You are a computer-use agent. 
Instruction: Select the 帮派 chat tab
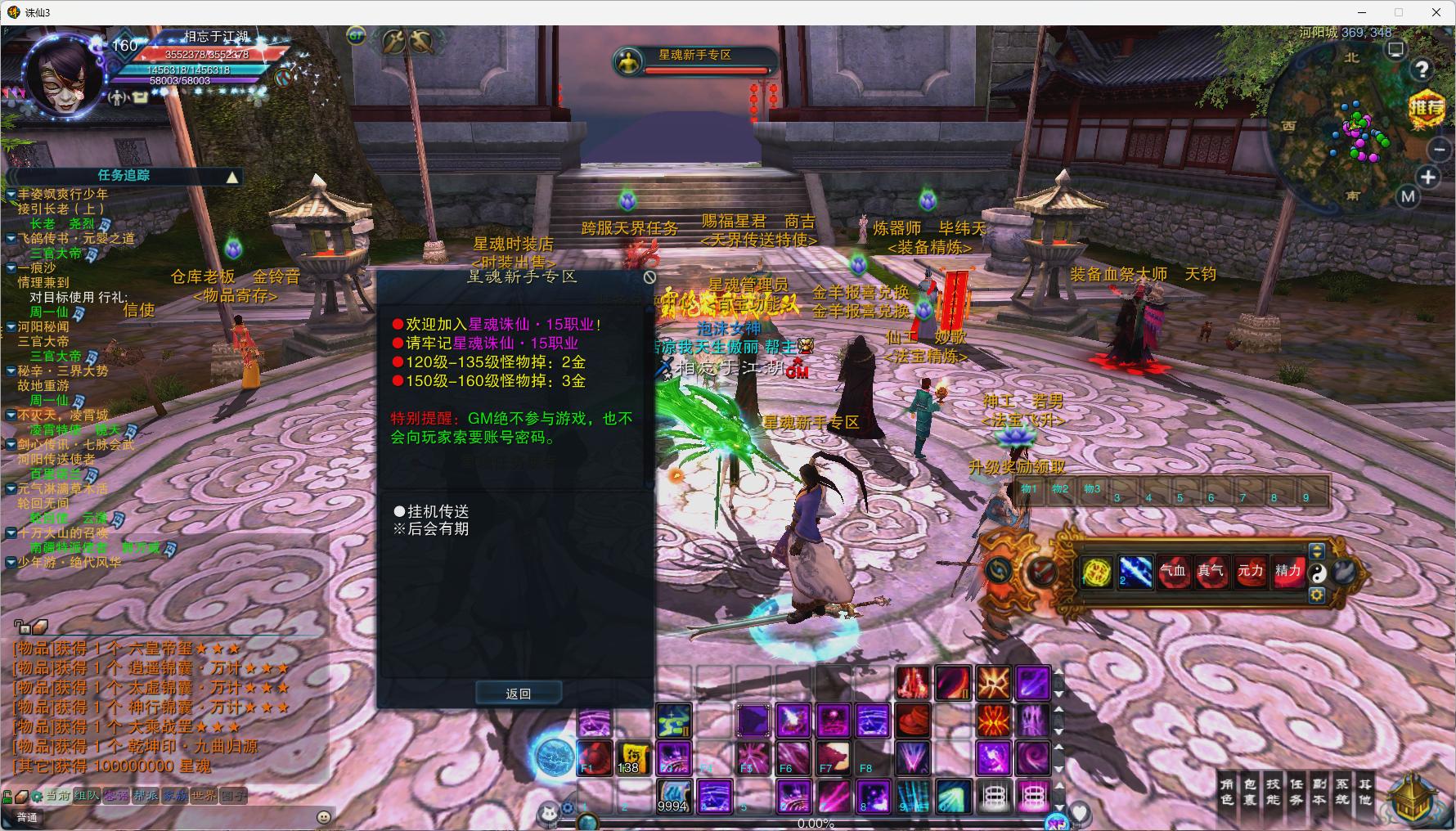[146, 796]
